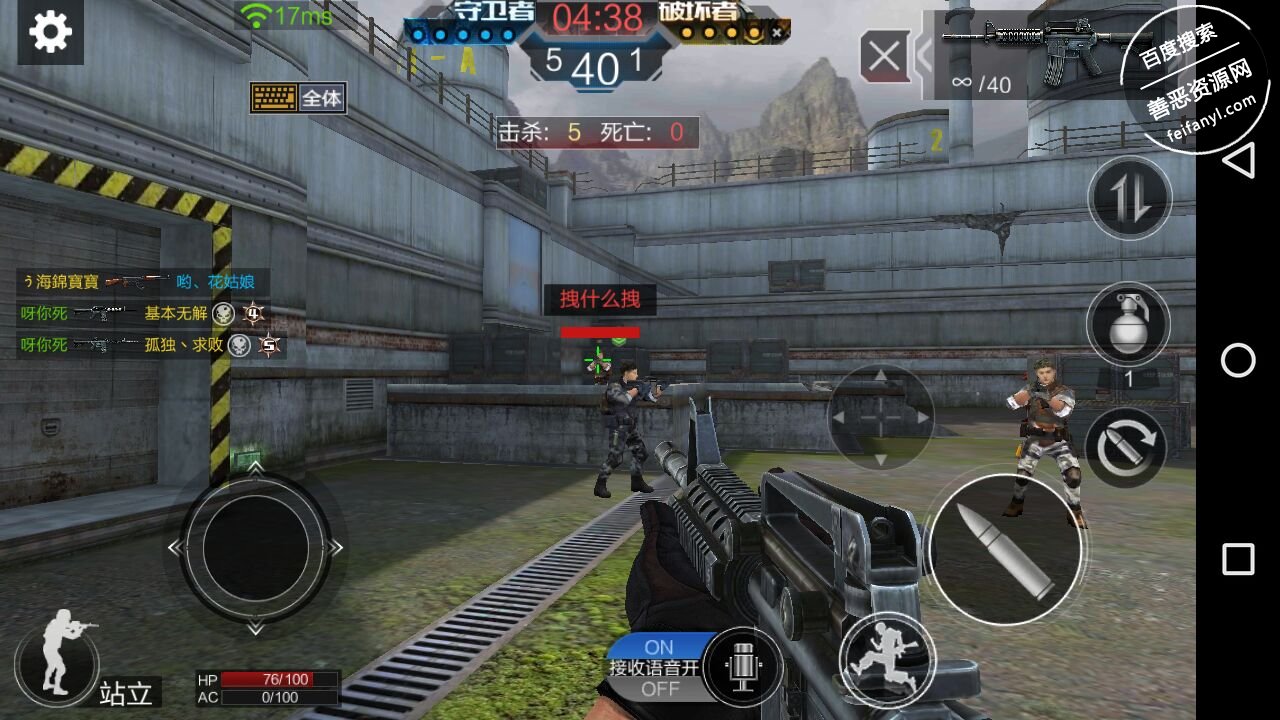Tap the Android home circle button
The width and height of the screenshot is (1280, 720).
point(1238,360)
